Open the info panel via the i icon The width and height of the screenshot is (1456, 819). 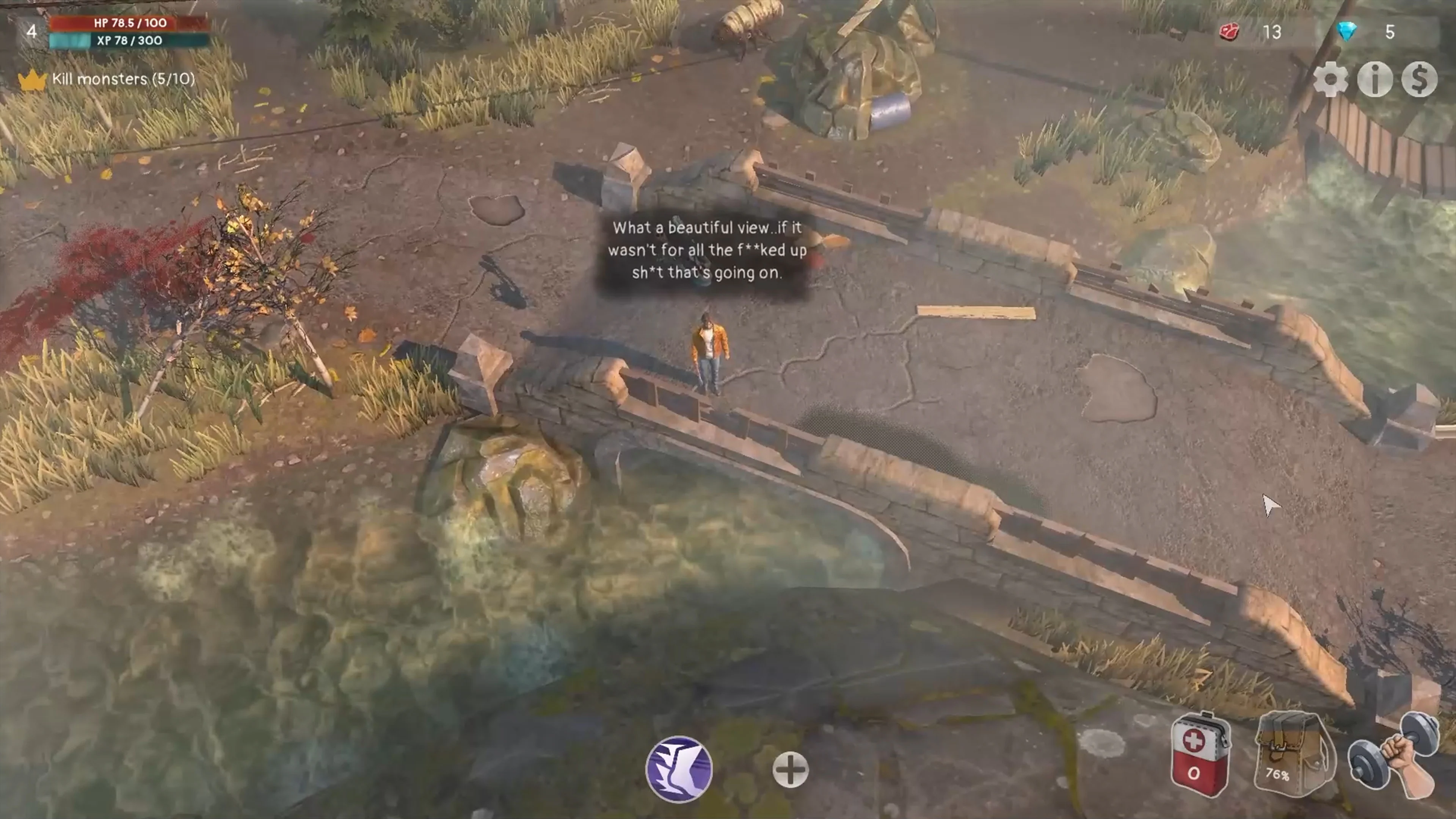(x=1374, y=79)
